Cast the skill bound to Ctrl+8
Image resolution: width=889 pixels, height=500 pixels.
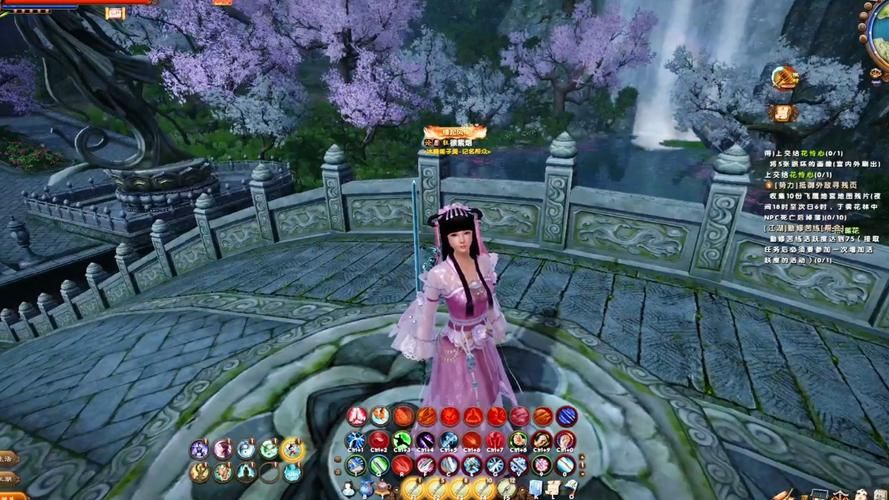click(518, 441)
